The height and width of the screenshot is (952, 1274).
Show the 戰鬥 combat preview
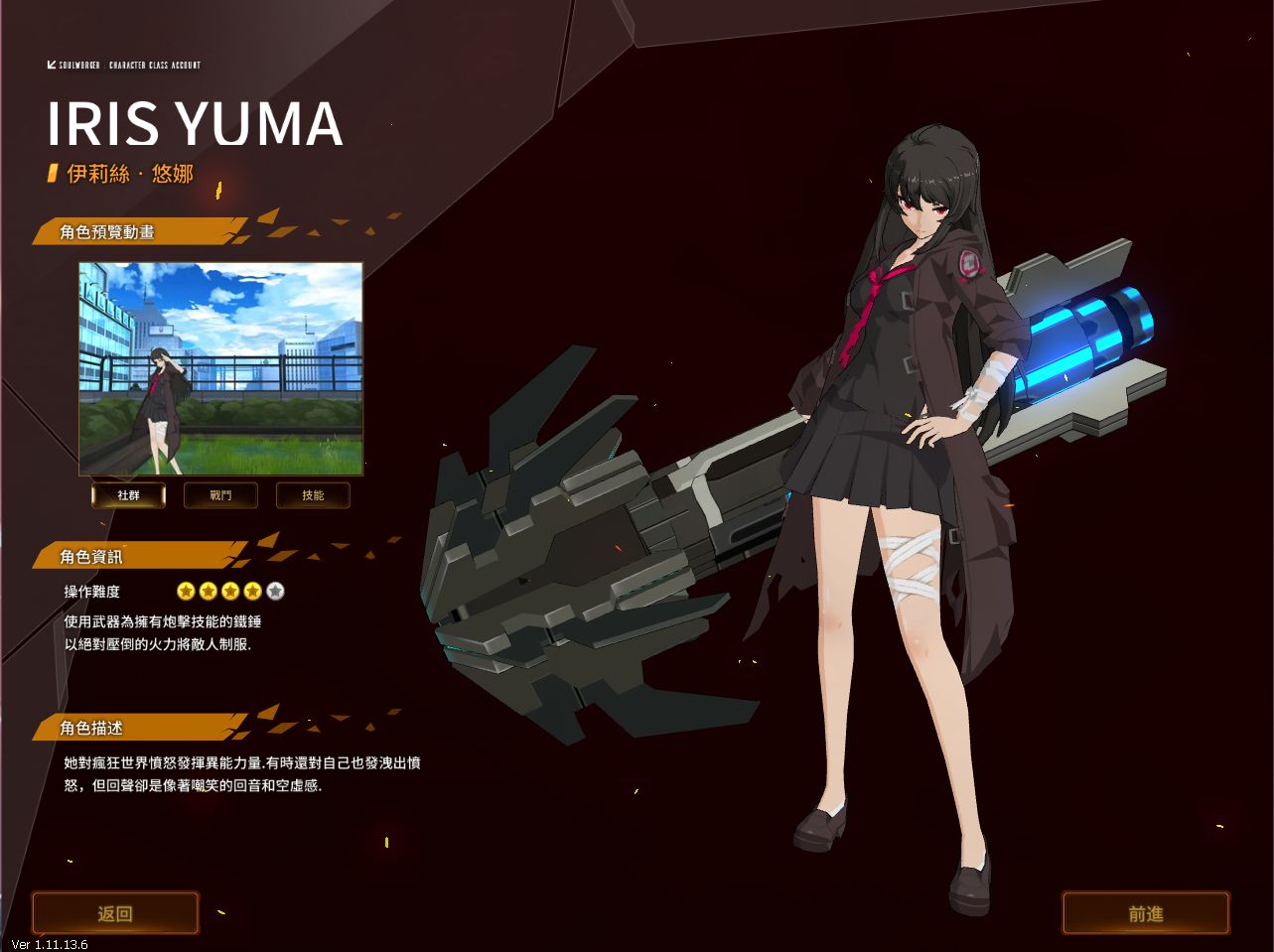click(220, 494)
